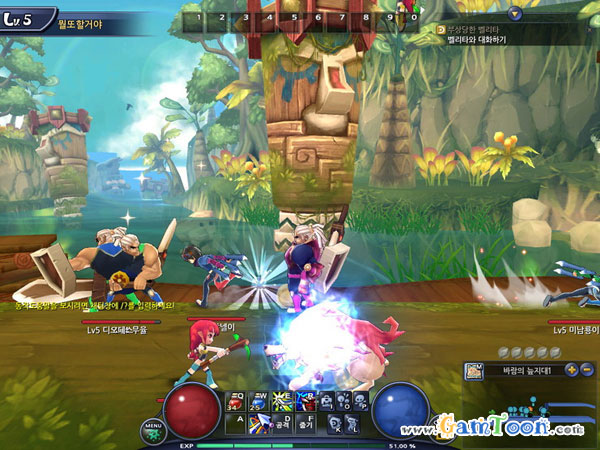Viewport: 600px width, 450px height.
Task: Use the W skill icon
Action: tap(259, 401)
